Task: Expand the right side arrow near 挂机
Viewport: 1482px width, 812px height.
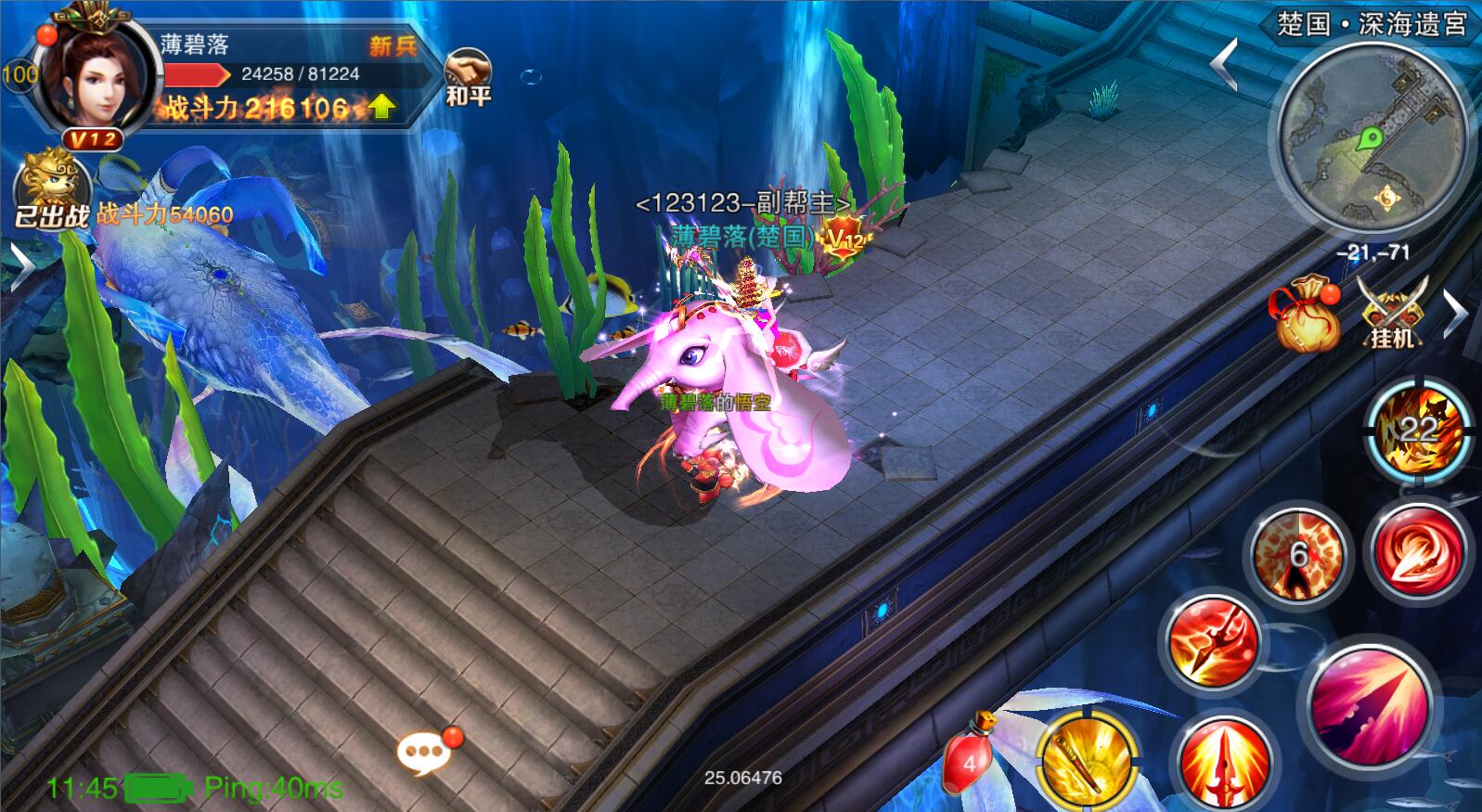Action: [1455, 313]
